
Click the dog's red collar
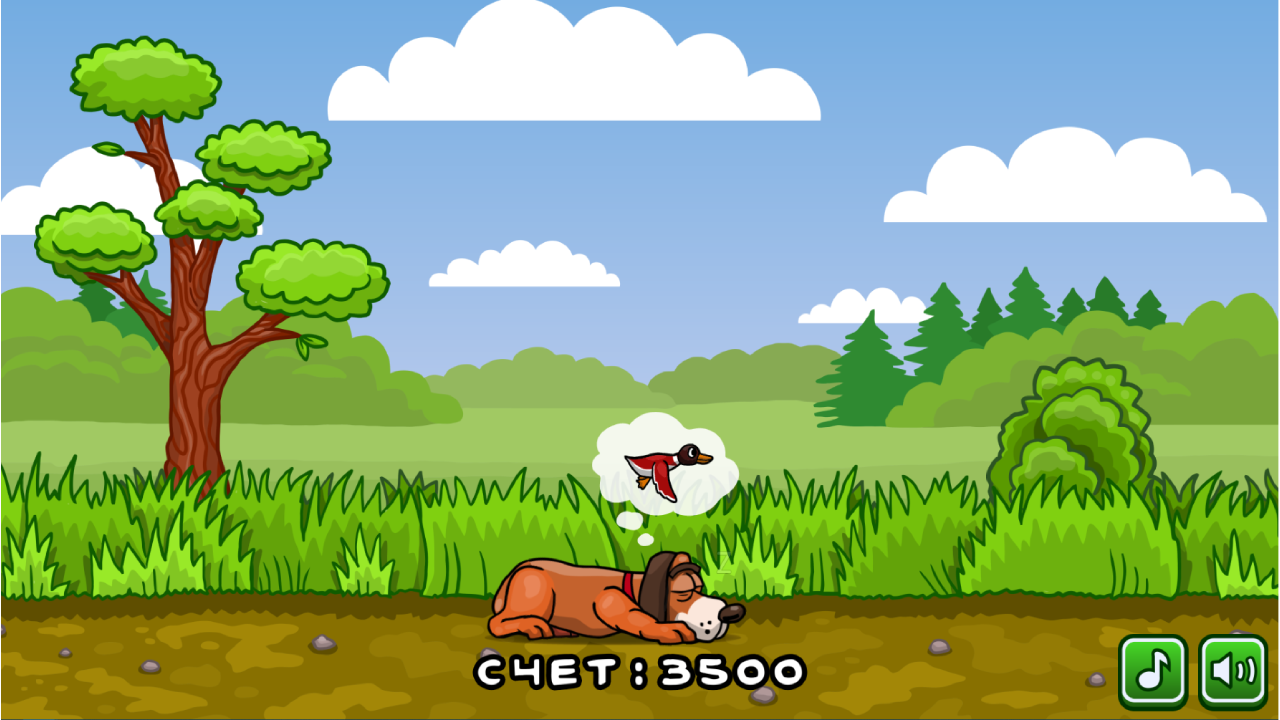pyautogui.click(x=630, y=588)
